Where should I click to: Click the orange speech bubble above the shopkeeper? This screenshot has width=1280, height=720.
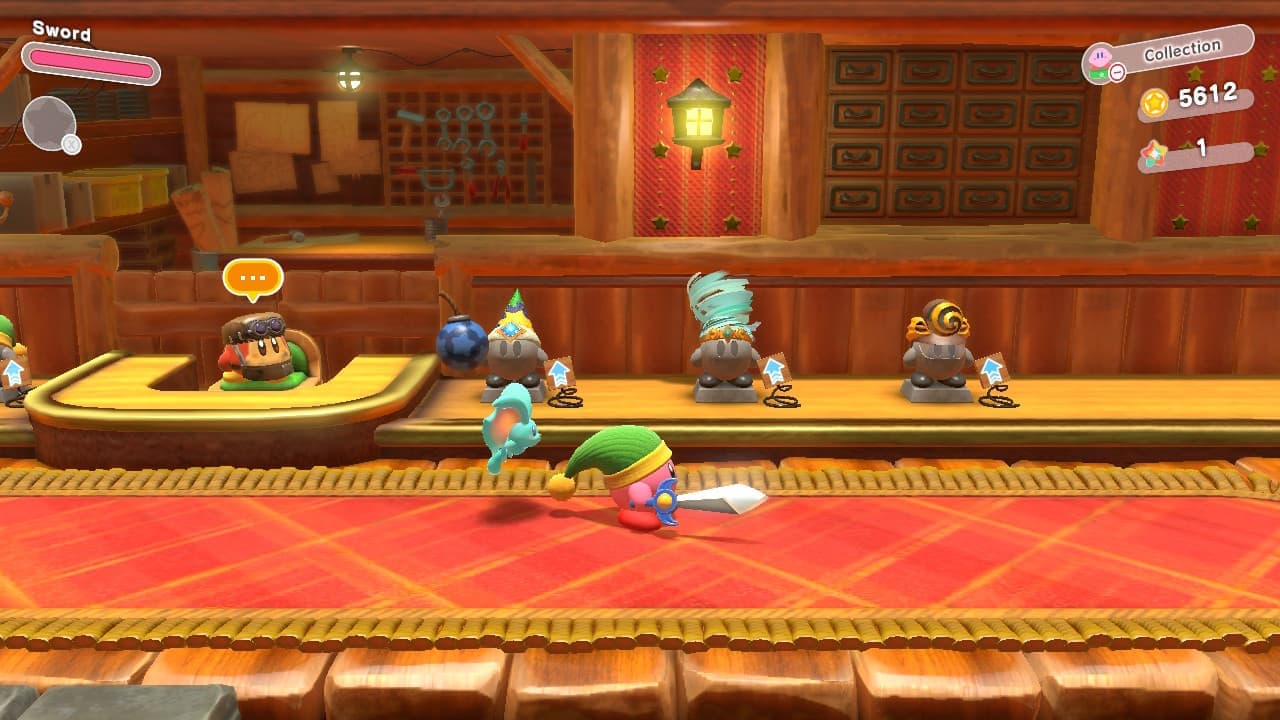(253, 278)
